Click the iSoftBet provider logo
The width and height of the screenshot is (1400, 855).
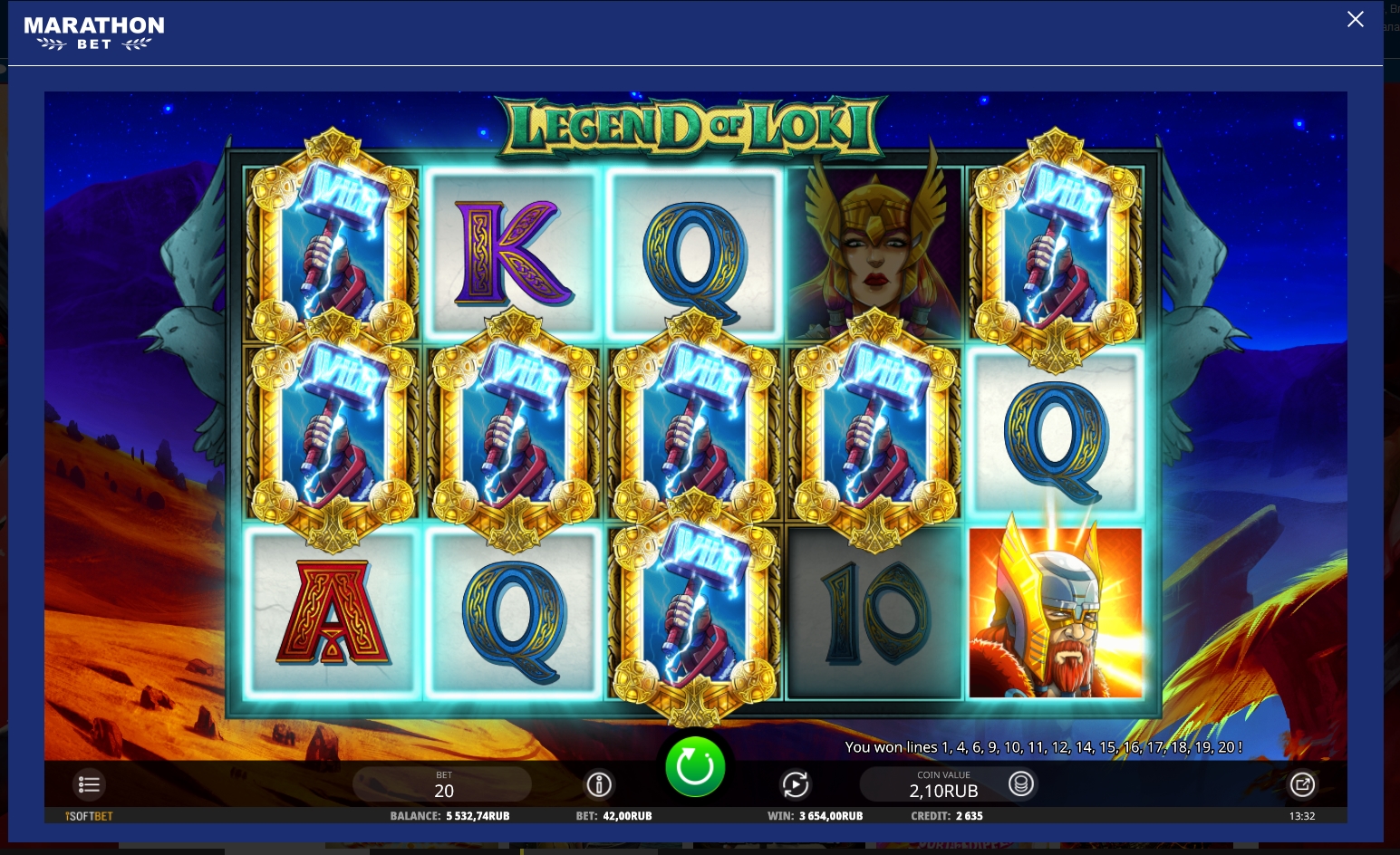click(x=88, y=815)
